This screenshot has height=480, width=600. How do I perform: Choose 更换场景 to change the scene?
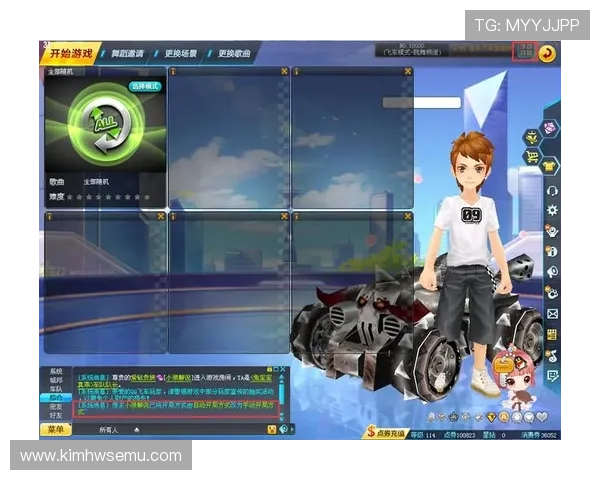click(x=180, y=53)
